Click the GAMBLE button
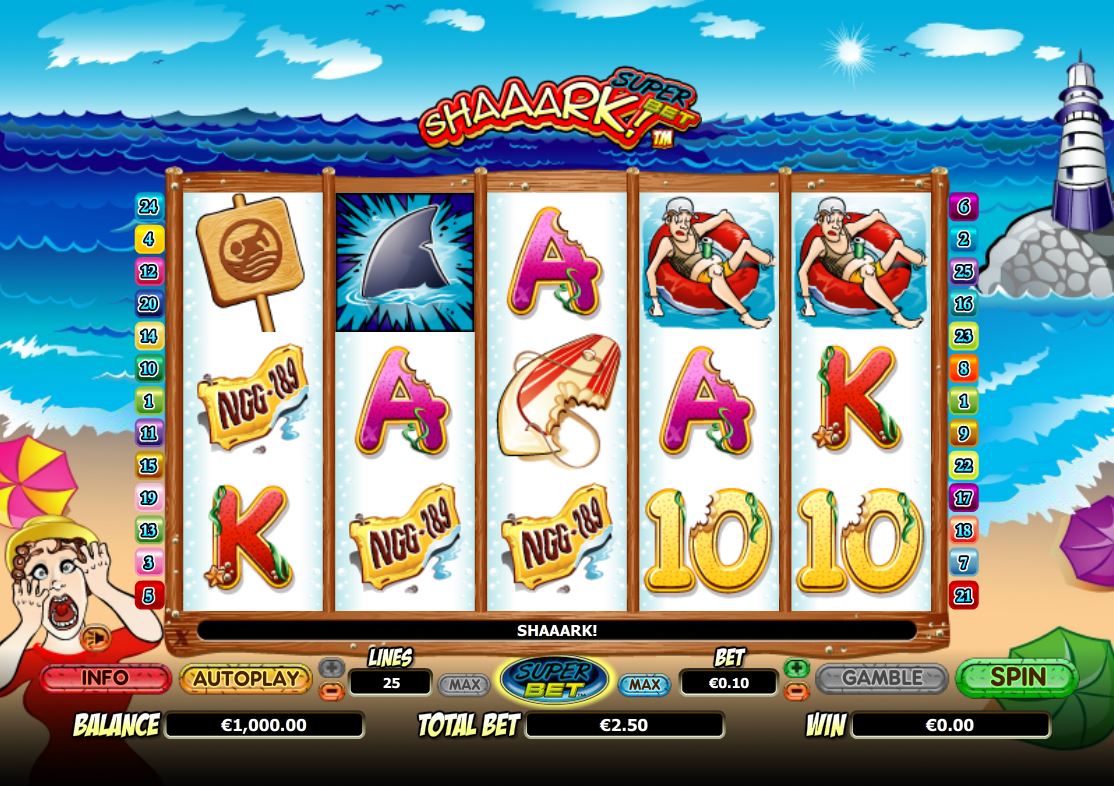 pos(881,678)
